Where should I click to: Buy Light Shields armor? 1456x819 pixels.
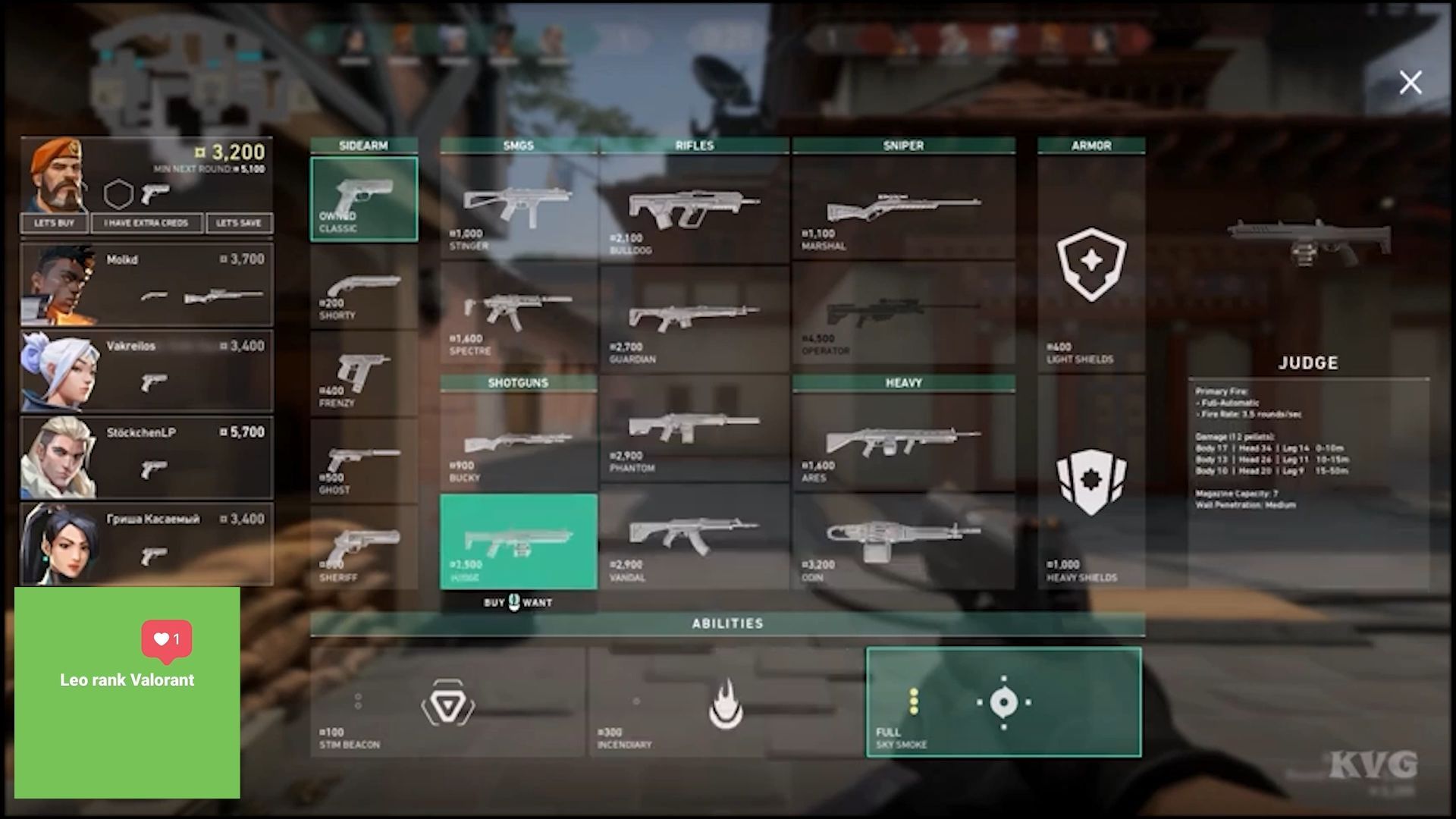(x=1091, y=265)
